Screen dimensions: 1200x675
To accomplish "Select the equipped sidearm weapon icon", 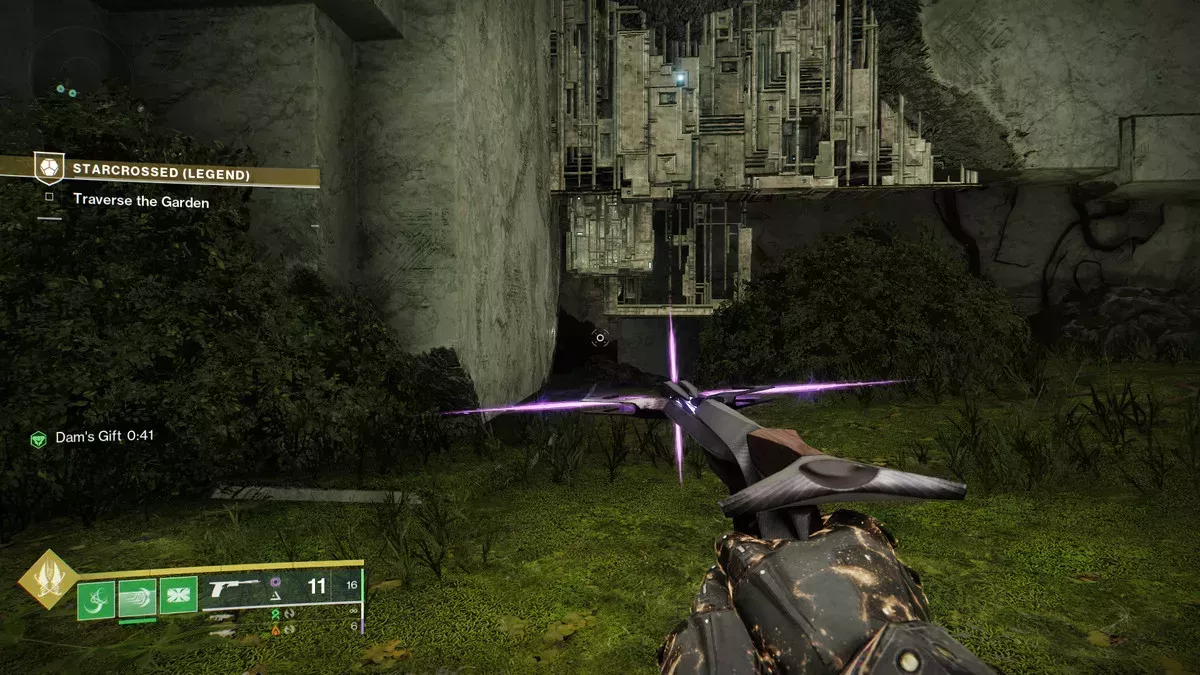I will point(230,586).
